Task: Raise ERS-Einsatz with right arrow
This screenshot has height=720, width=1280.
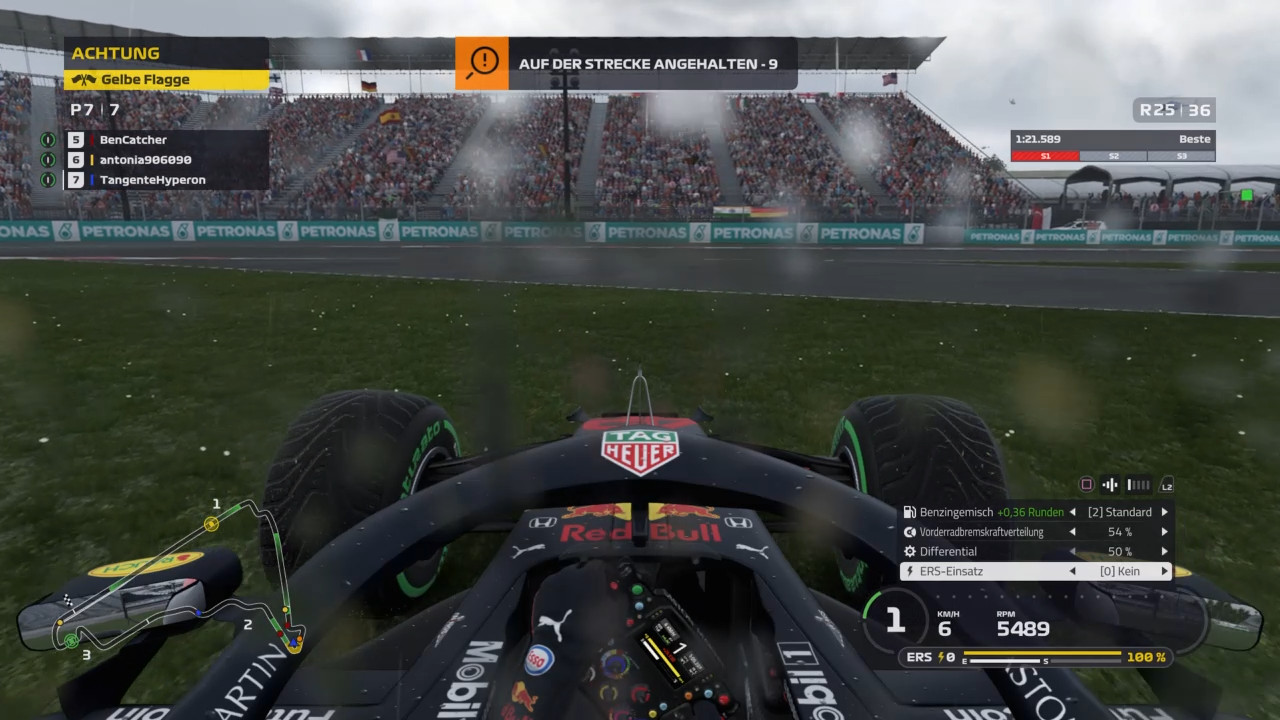Action: pyautogui.click(x=1164, y=572)
